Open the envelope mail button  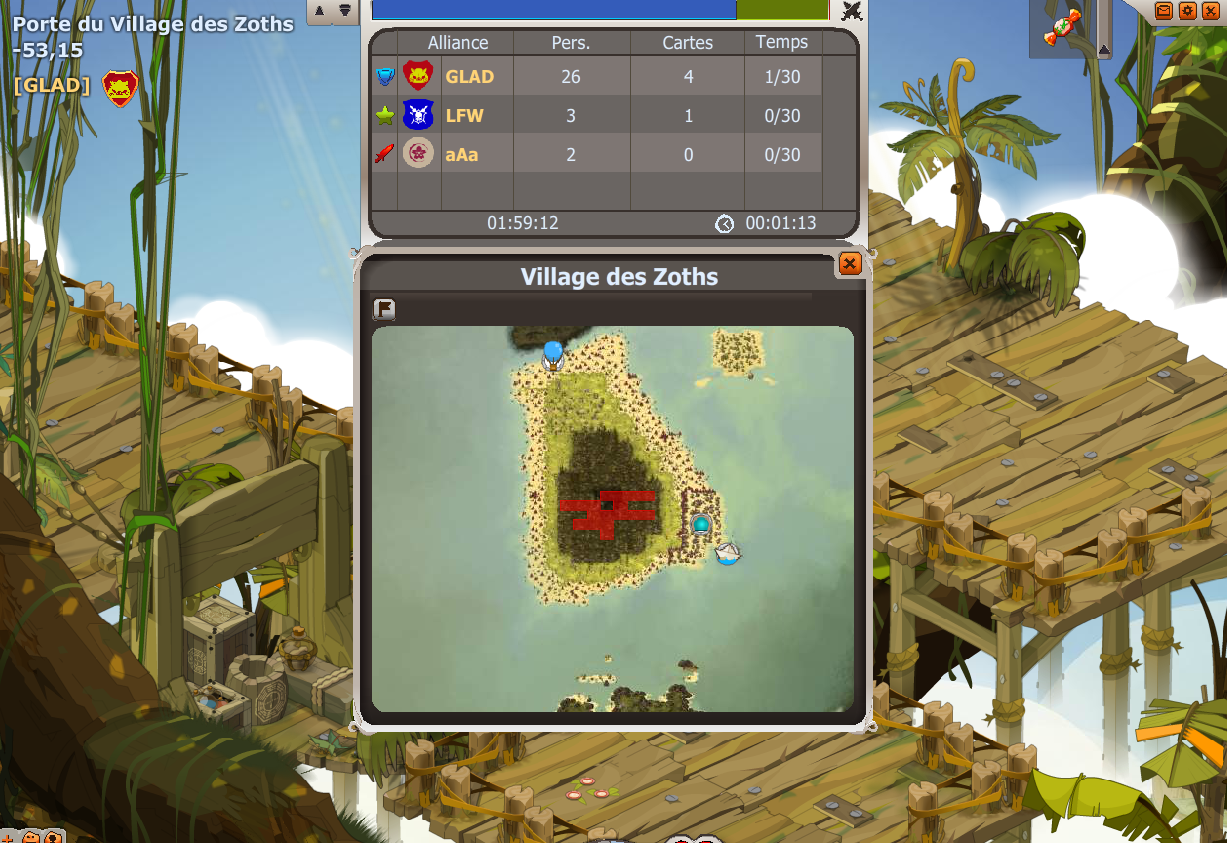point(1164,10)
